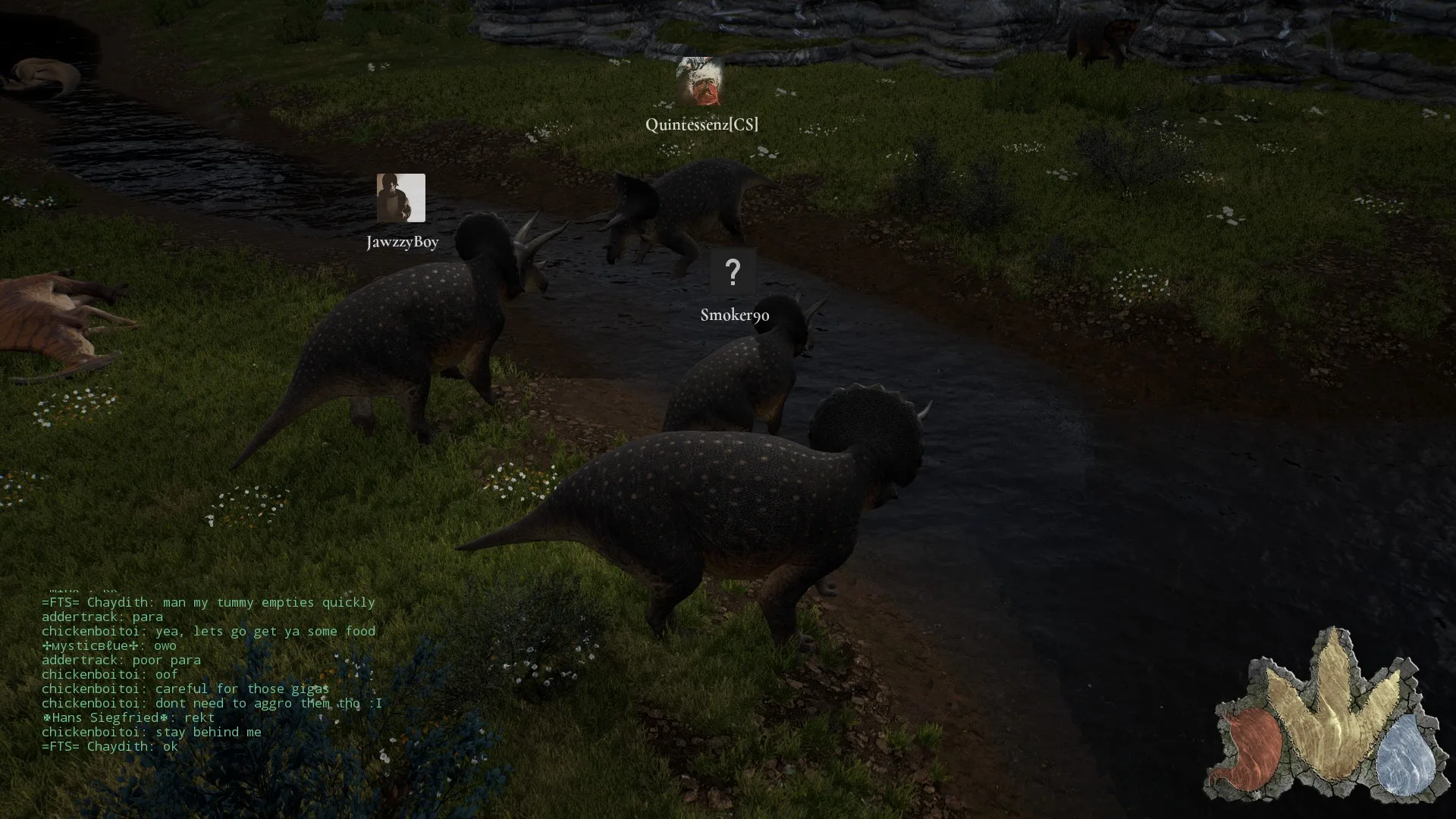
Task: Select the Quintessenz[CS] player portrait
Action: (700, 81)
